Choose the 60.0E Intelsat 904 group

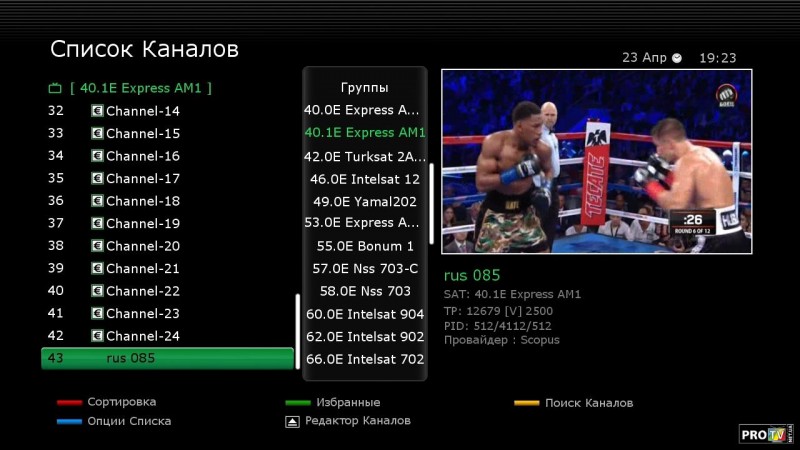(x=364, y=314)
